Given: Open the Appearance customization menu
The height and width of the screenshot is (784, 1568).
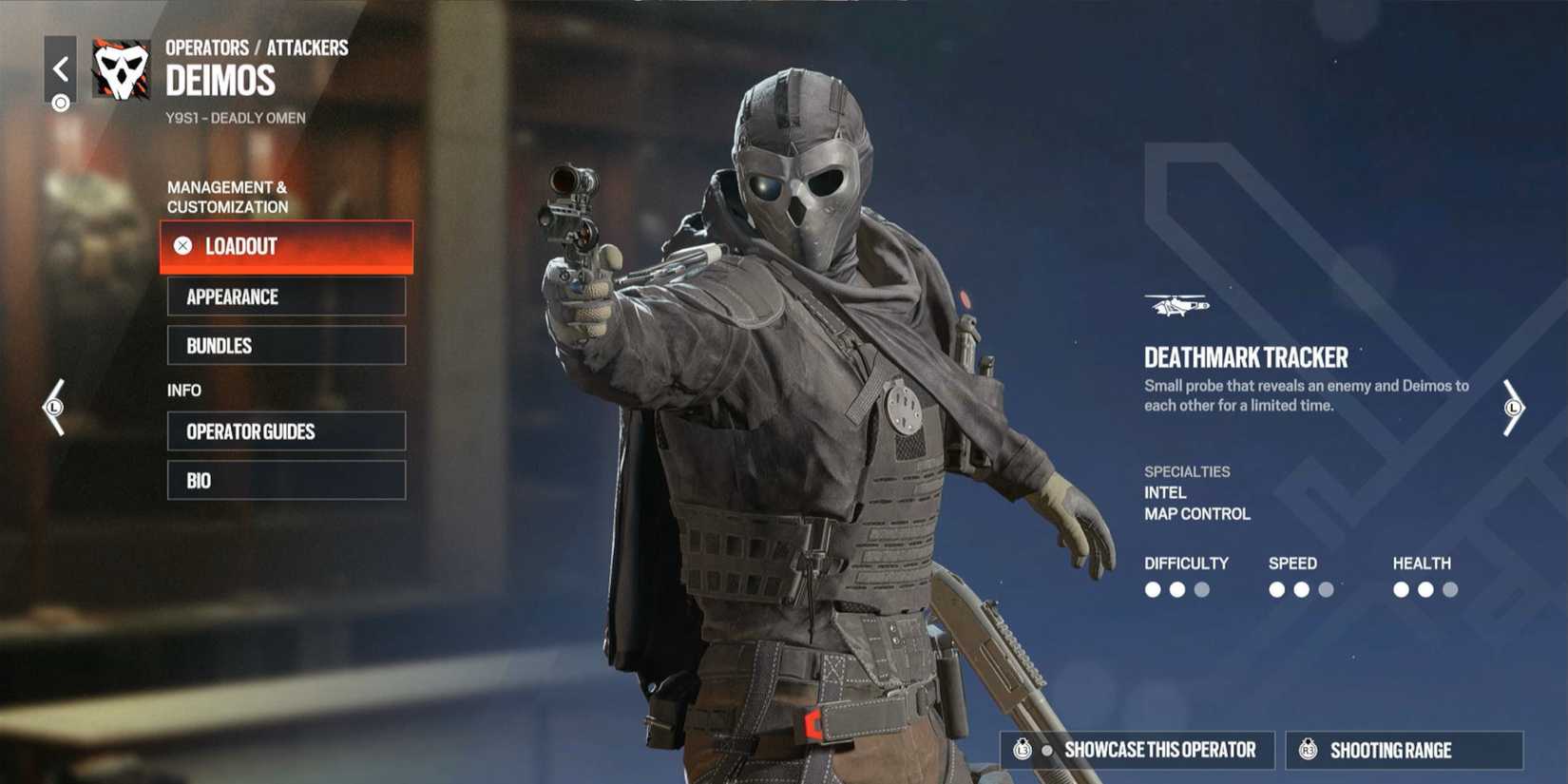Looking at the screenshot, I should 285,296.
